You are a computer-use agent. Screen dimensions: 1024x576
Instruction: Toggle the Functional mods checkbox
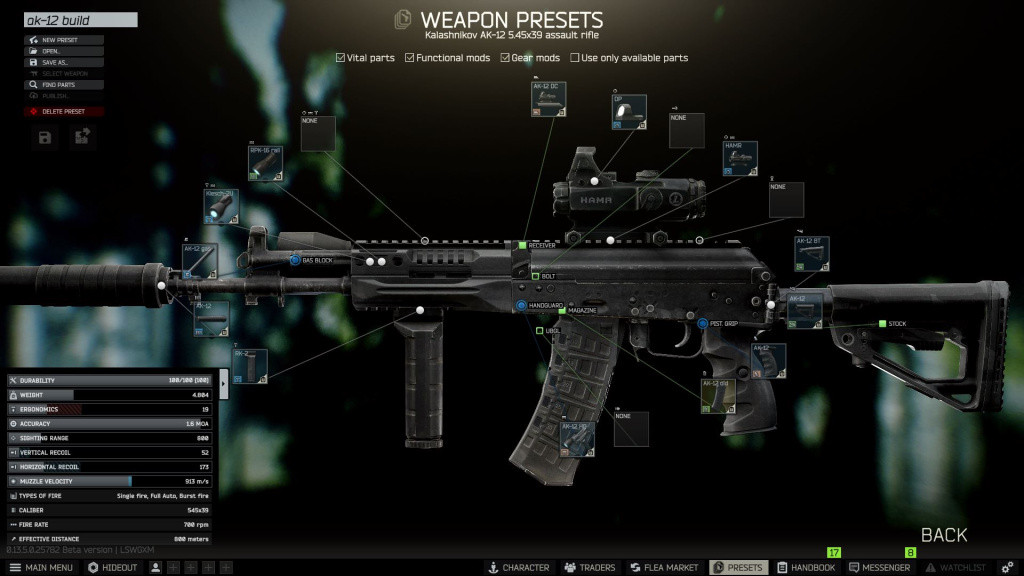(x=410, y=58)
